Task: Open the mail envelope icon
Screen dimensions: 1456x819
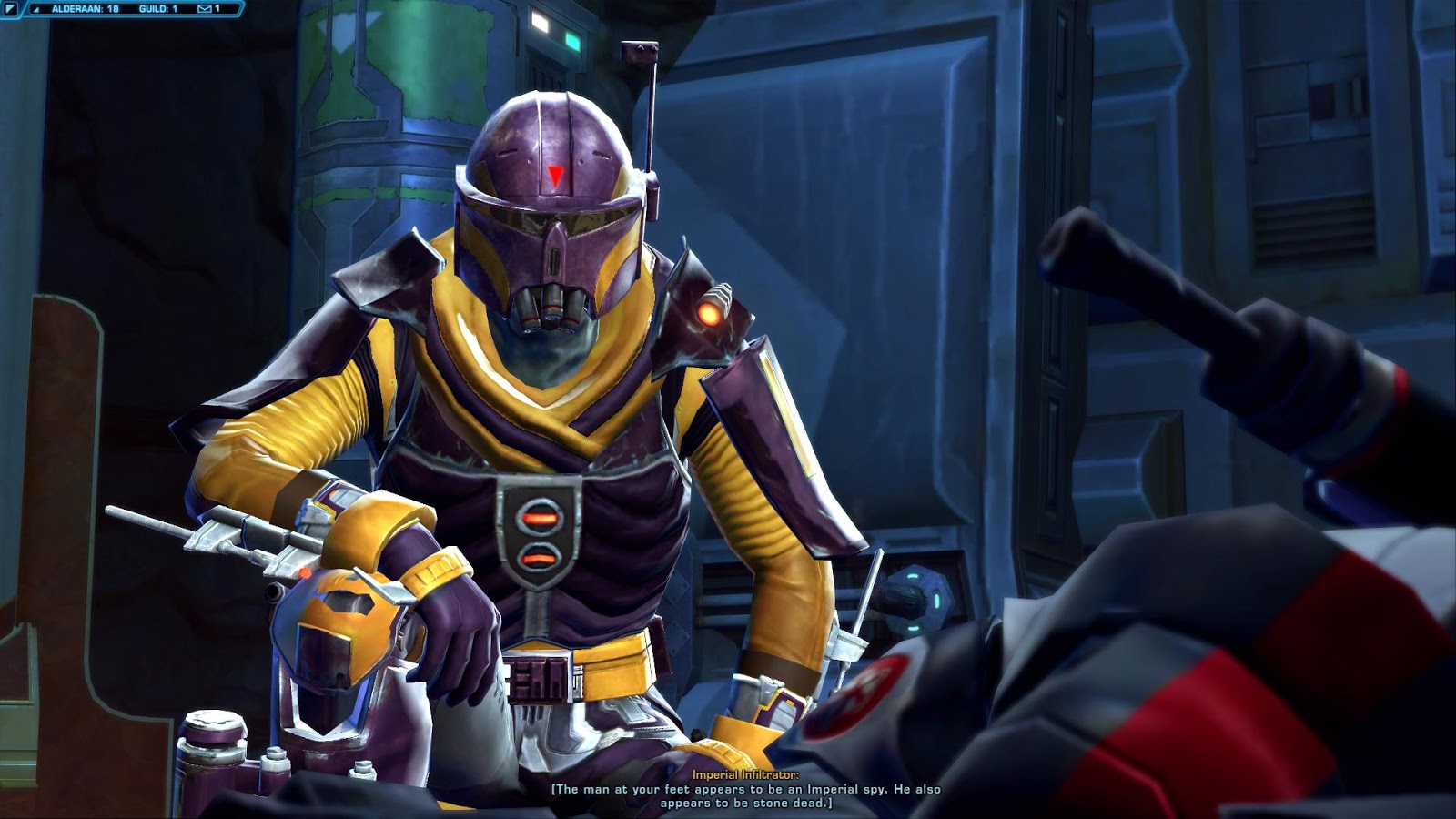Action: [x=204, y=9]
